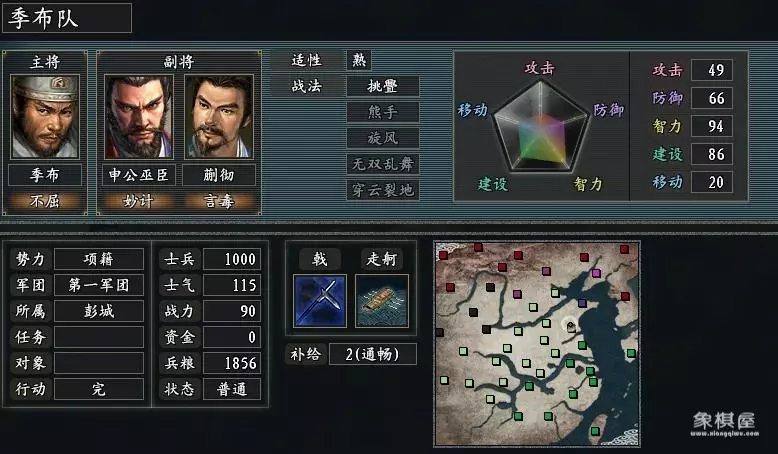This screenshot has width=778, height=454.
Task: Click the 蒯彻 name plate
Action: click(218, 175)
